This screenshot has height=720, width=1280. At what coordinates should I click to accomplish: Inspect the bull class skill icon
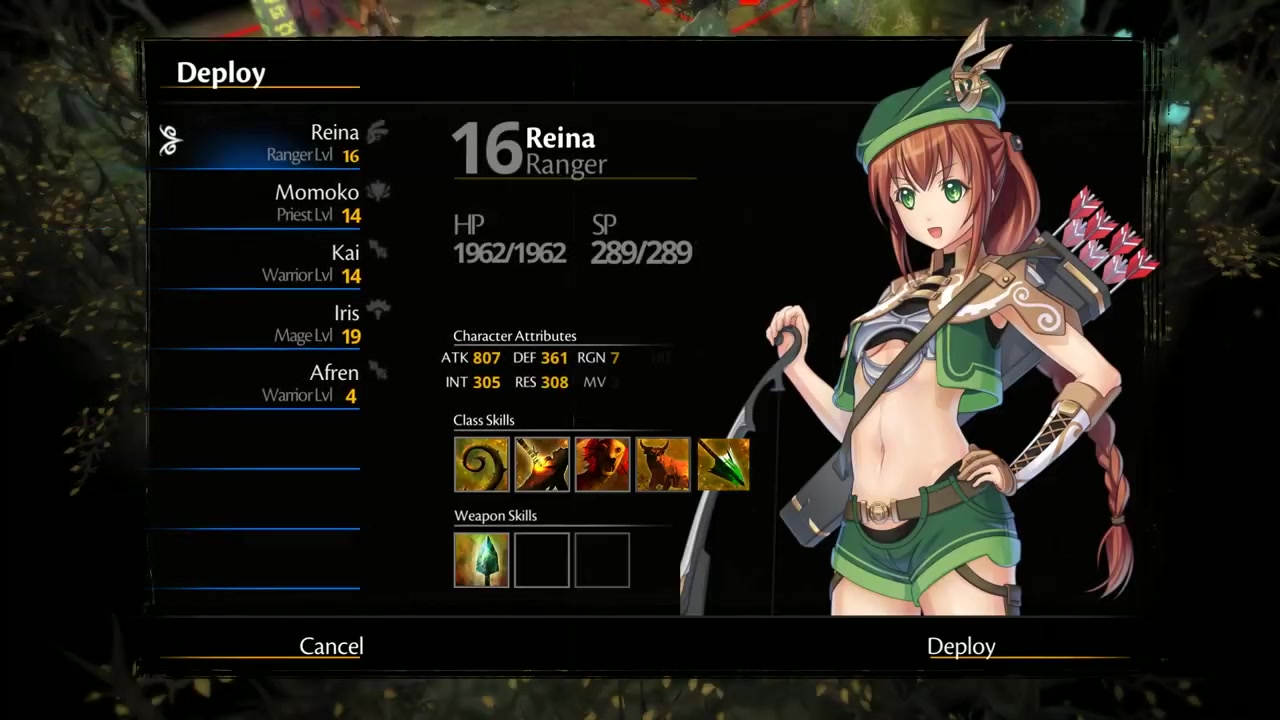click(x=662, y=464)
